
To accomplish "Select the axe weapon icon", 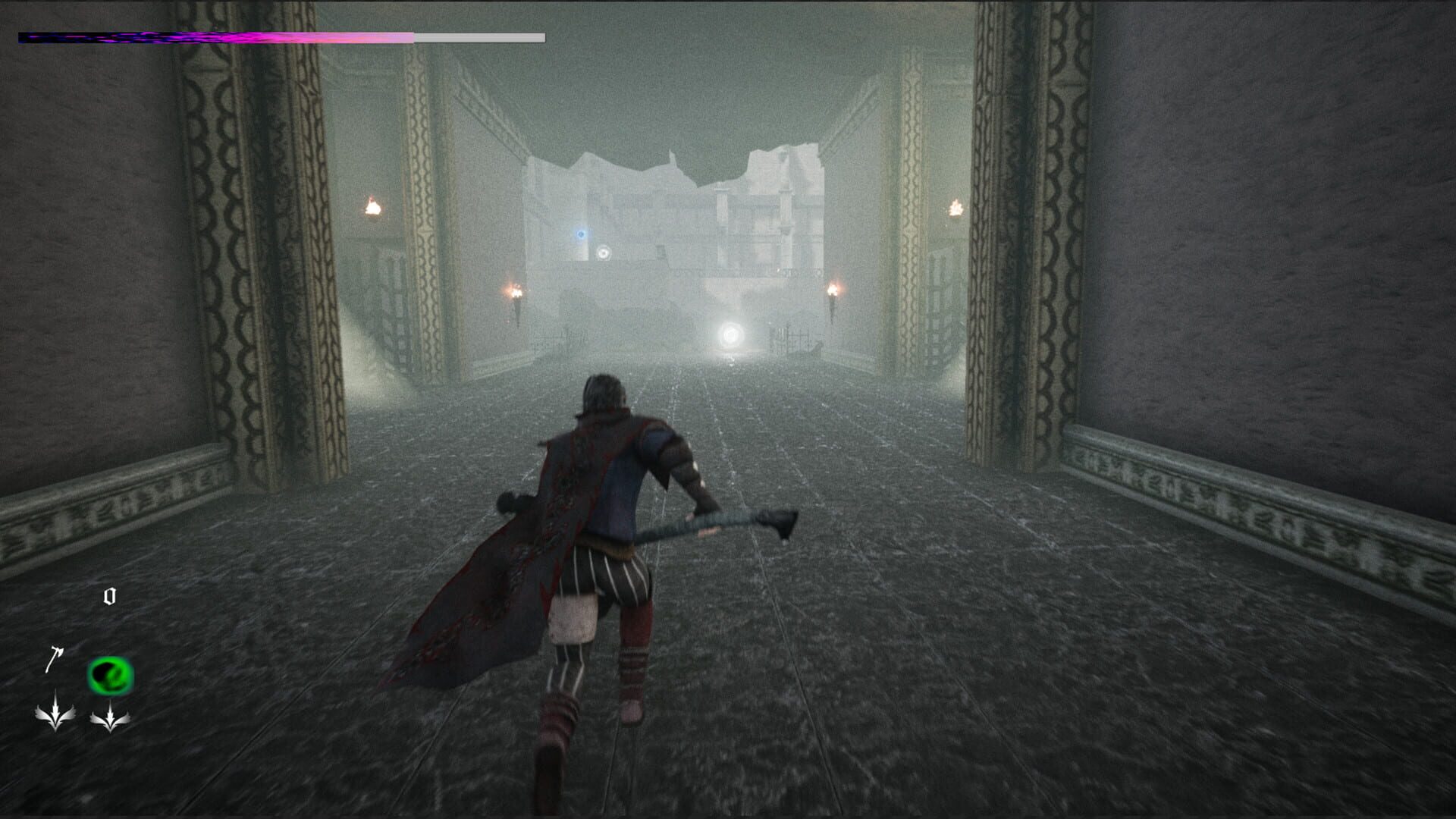I will point(53,659).
